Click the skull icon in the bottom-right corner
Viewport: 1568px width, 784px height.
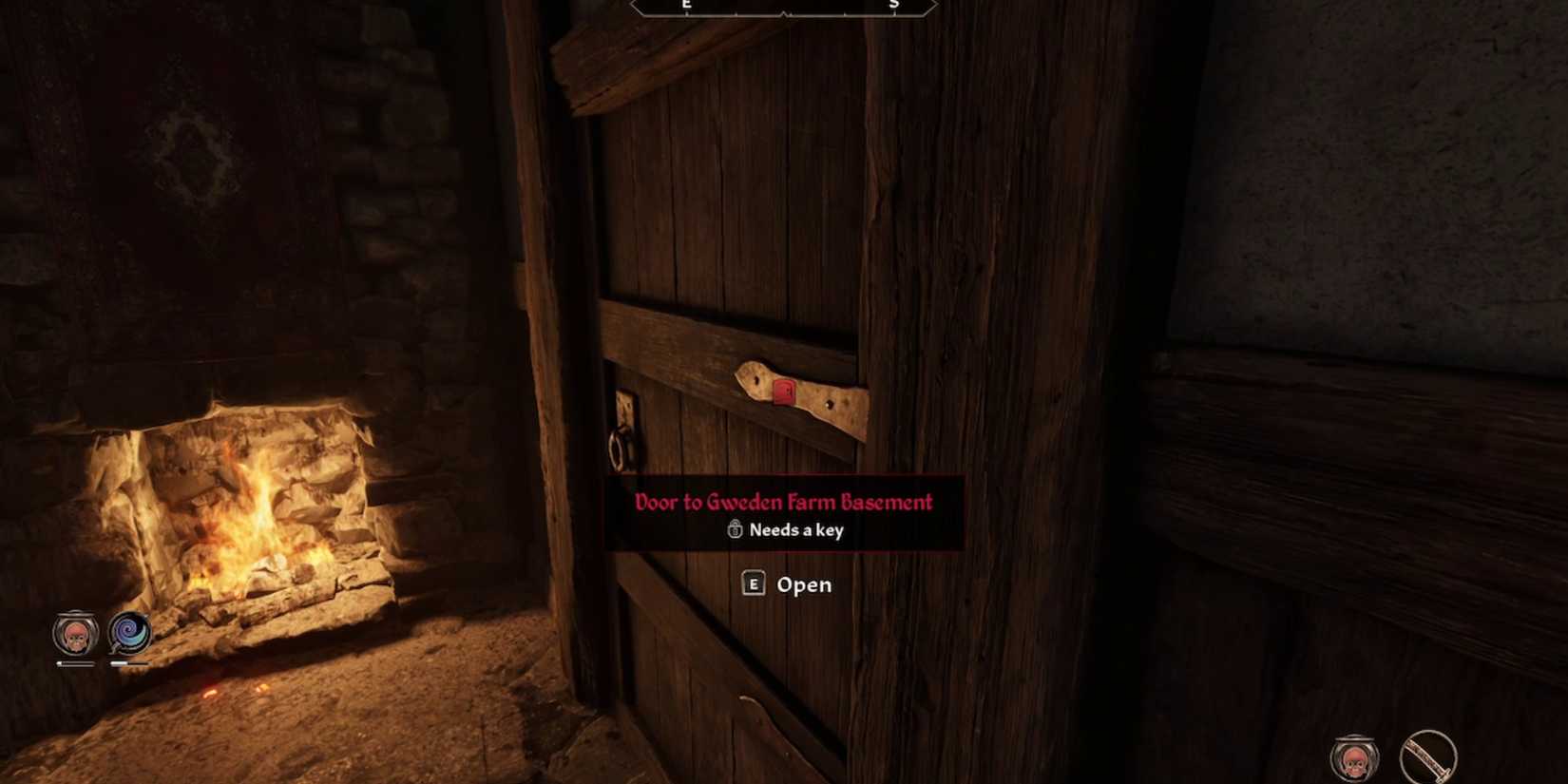[x=1353, y=760]
